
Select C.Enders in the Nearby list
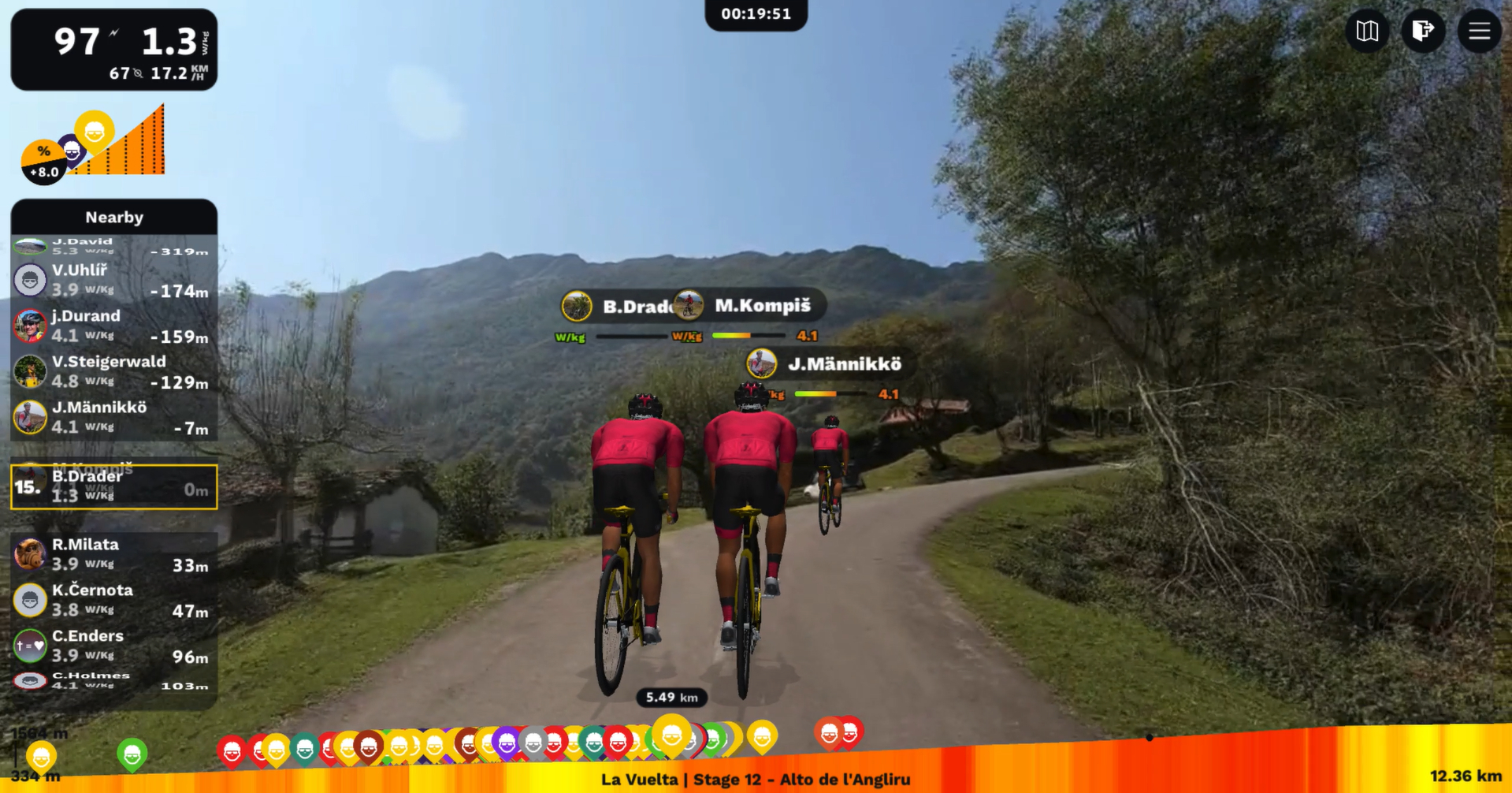114,646
